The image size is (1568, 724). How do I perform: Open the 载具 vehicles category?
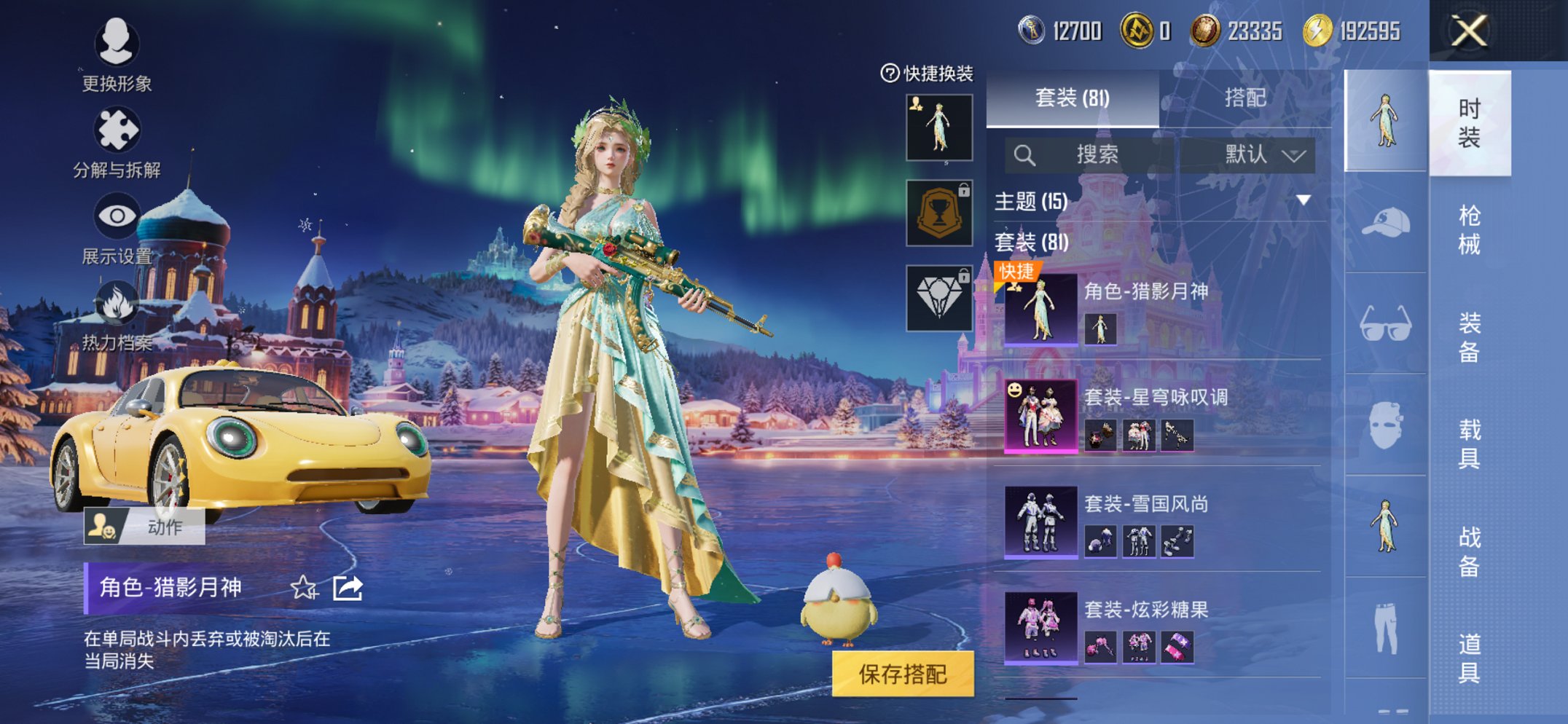(x=1469, y=443)
